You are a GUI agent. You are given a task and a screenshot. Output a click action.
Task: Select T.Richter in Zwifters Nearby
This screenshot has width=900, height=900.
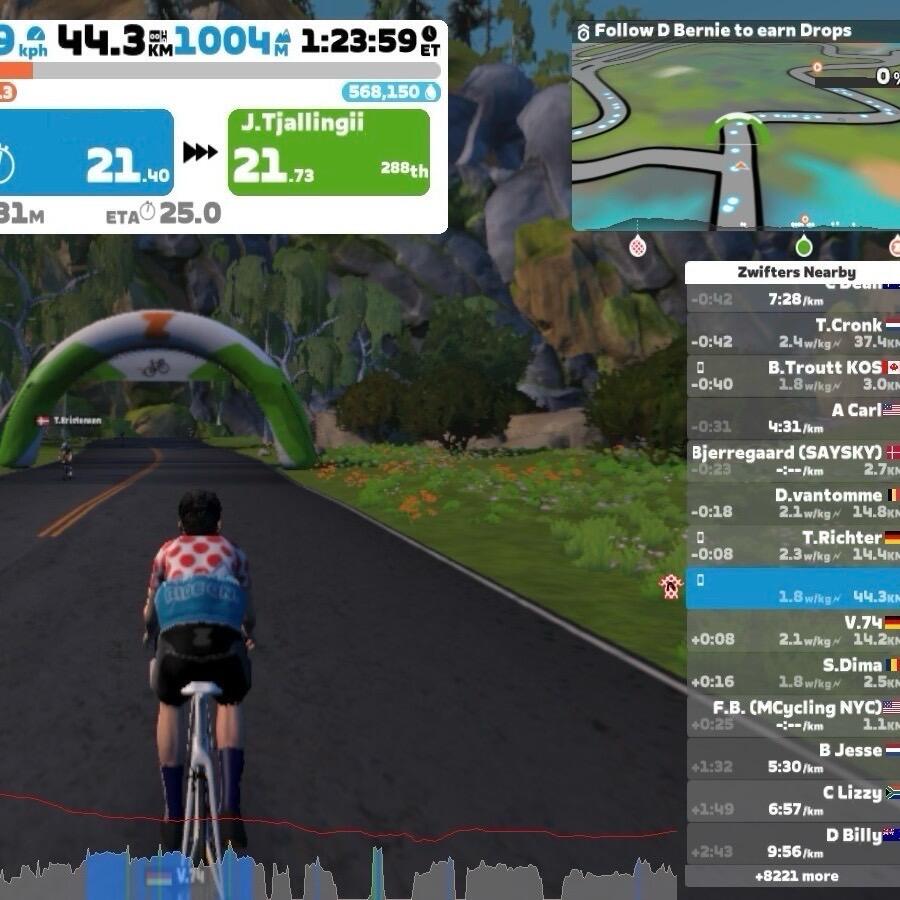coord(792,545)
